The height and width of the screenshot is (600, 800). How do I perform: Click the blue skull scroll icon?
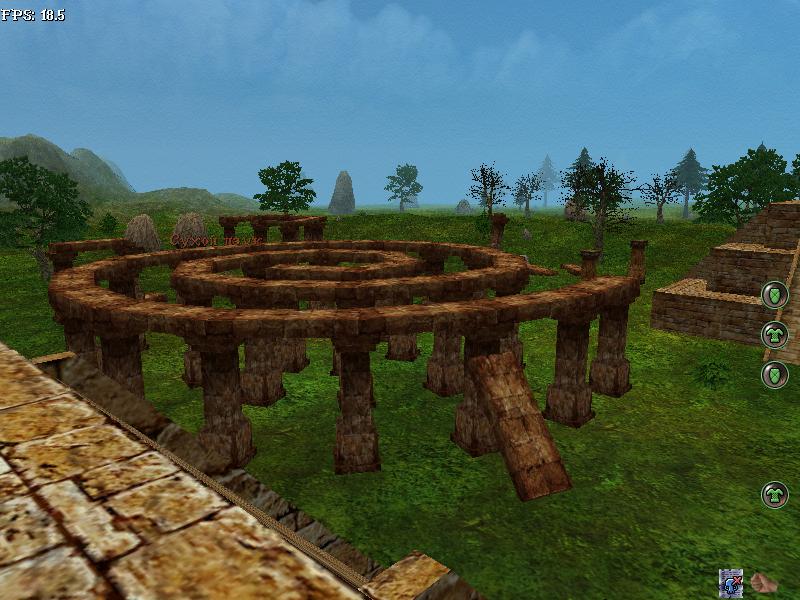(731, 583)
